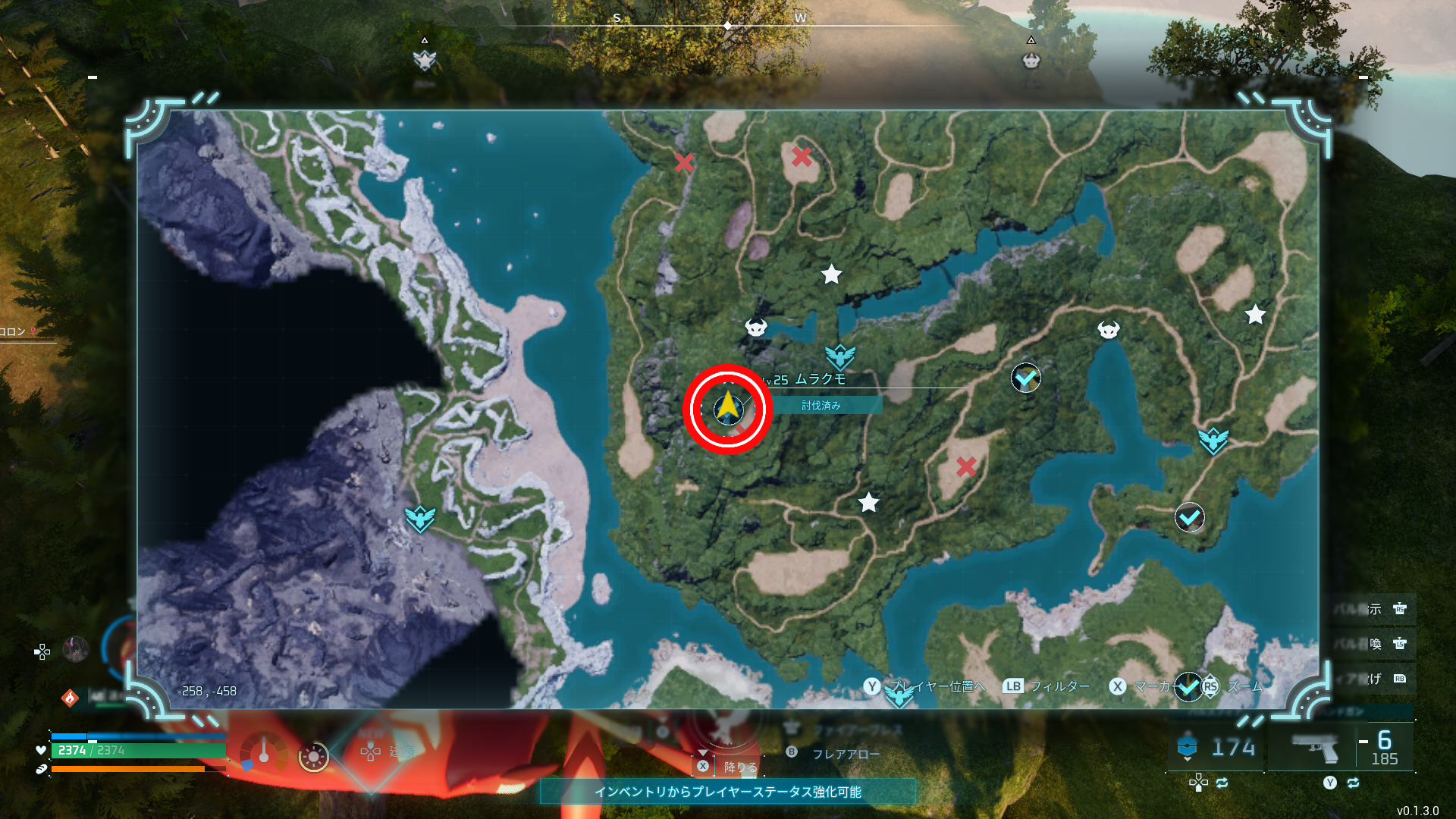Click the boss skull icon nearest the player arrow

pyautogui.click(x=756, y=328)
